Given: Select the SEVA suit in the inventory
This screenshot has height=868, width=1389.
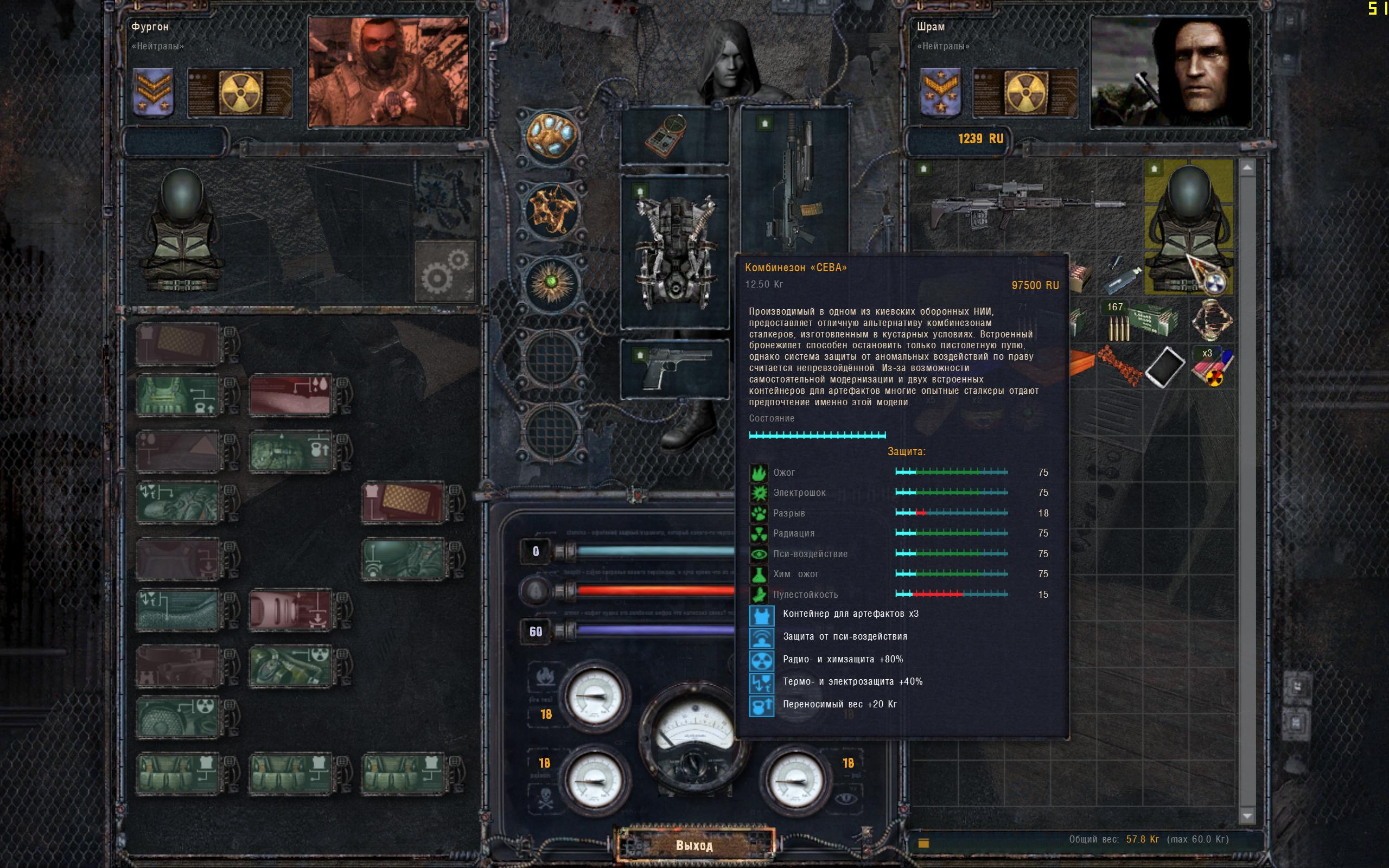Looking at the screenshot, I should [1188, 227].
